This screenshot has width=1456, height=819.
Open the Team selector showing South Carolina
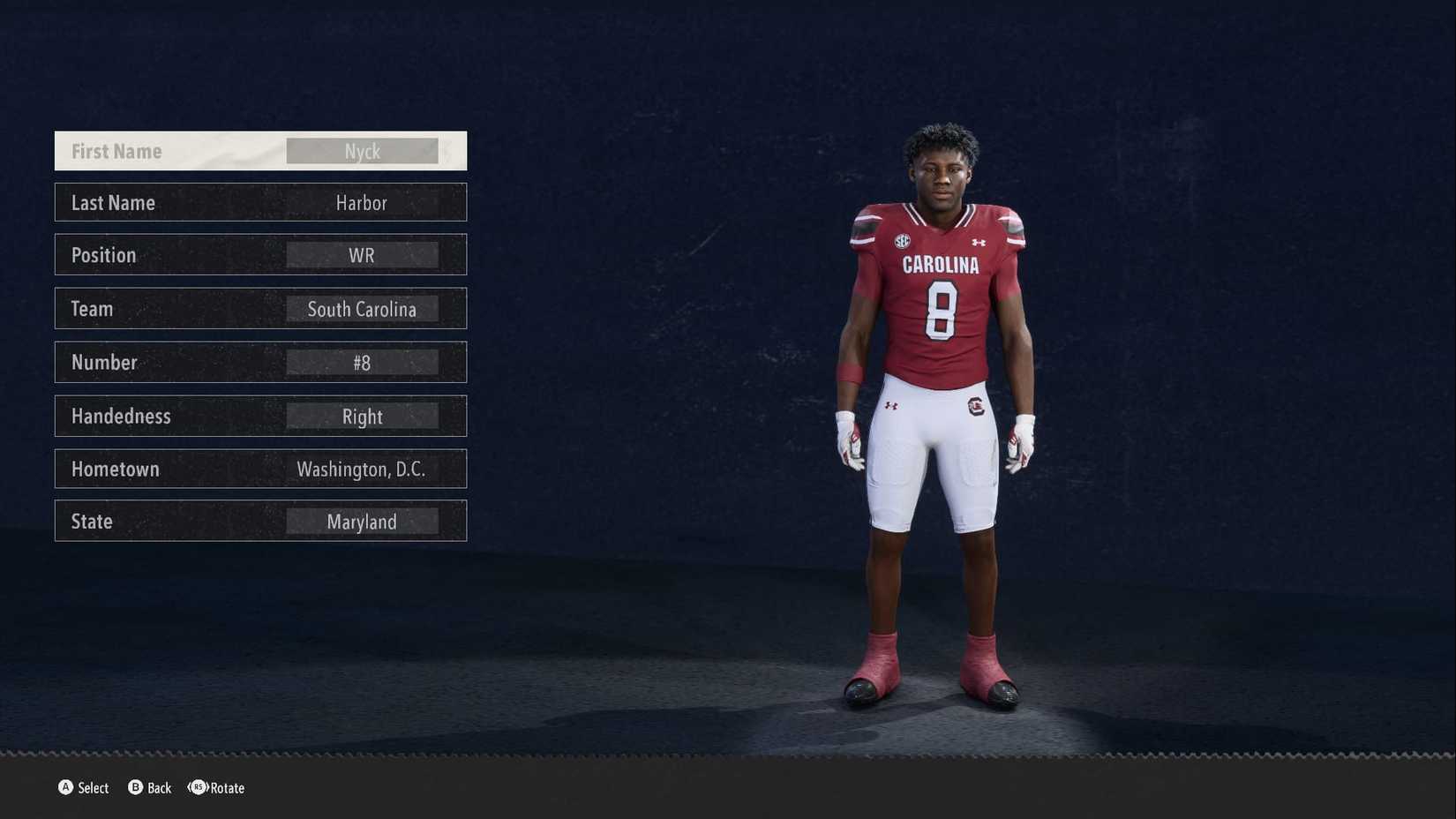click(x=362, y=309)
